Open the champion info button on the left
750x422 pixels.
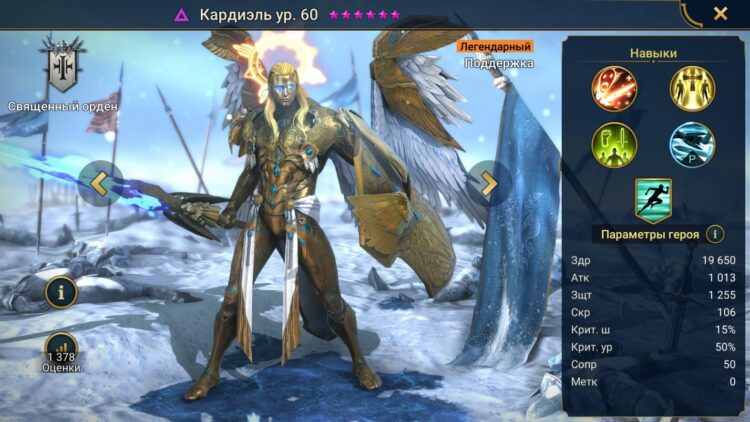coord(61,292)
